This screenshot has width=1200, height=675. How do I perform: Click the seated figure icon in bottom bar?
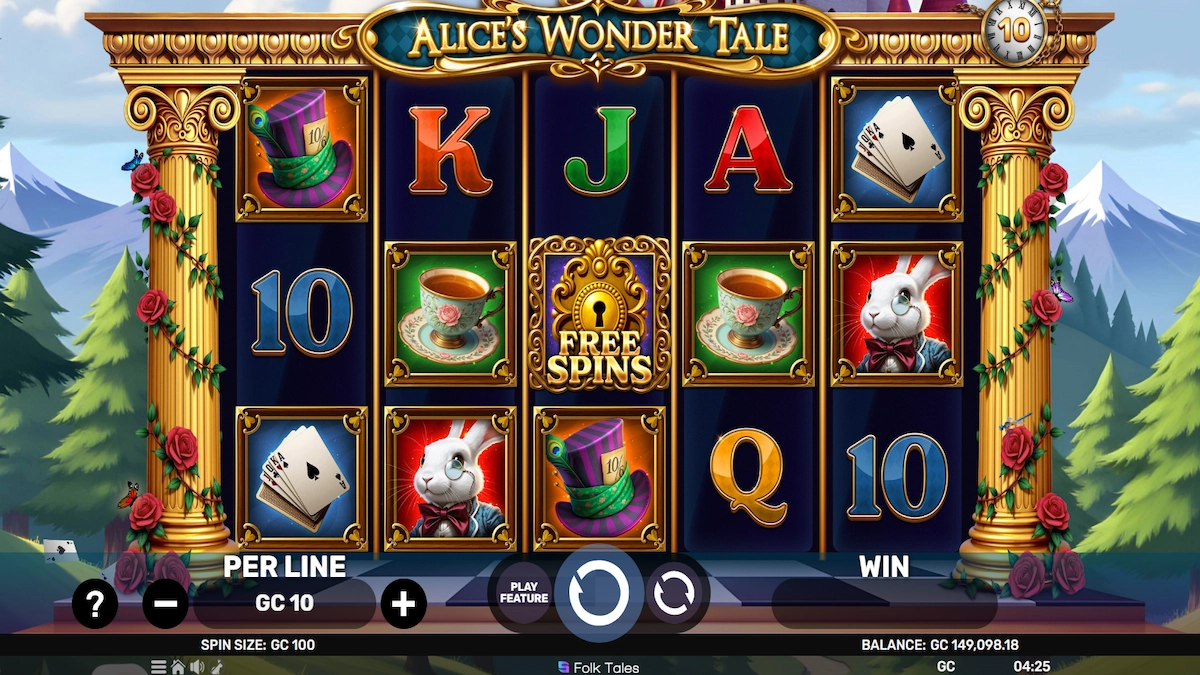215,667
